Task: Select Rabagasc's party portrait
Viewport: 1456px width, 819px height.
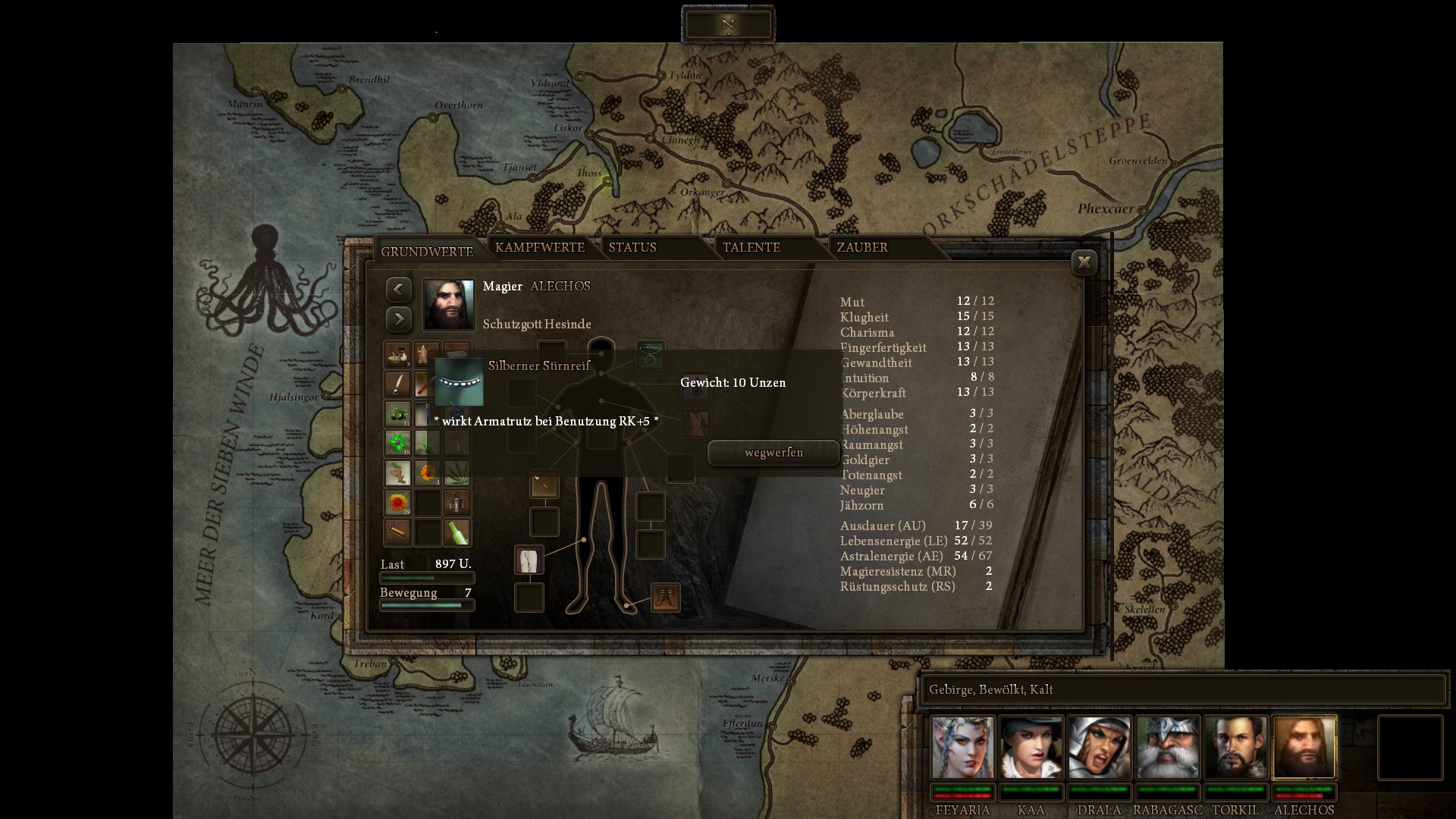Action: click(x=1167, y=748)
